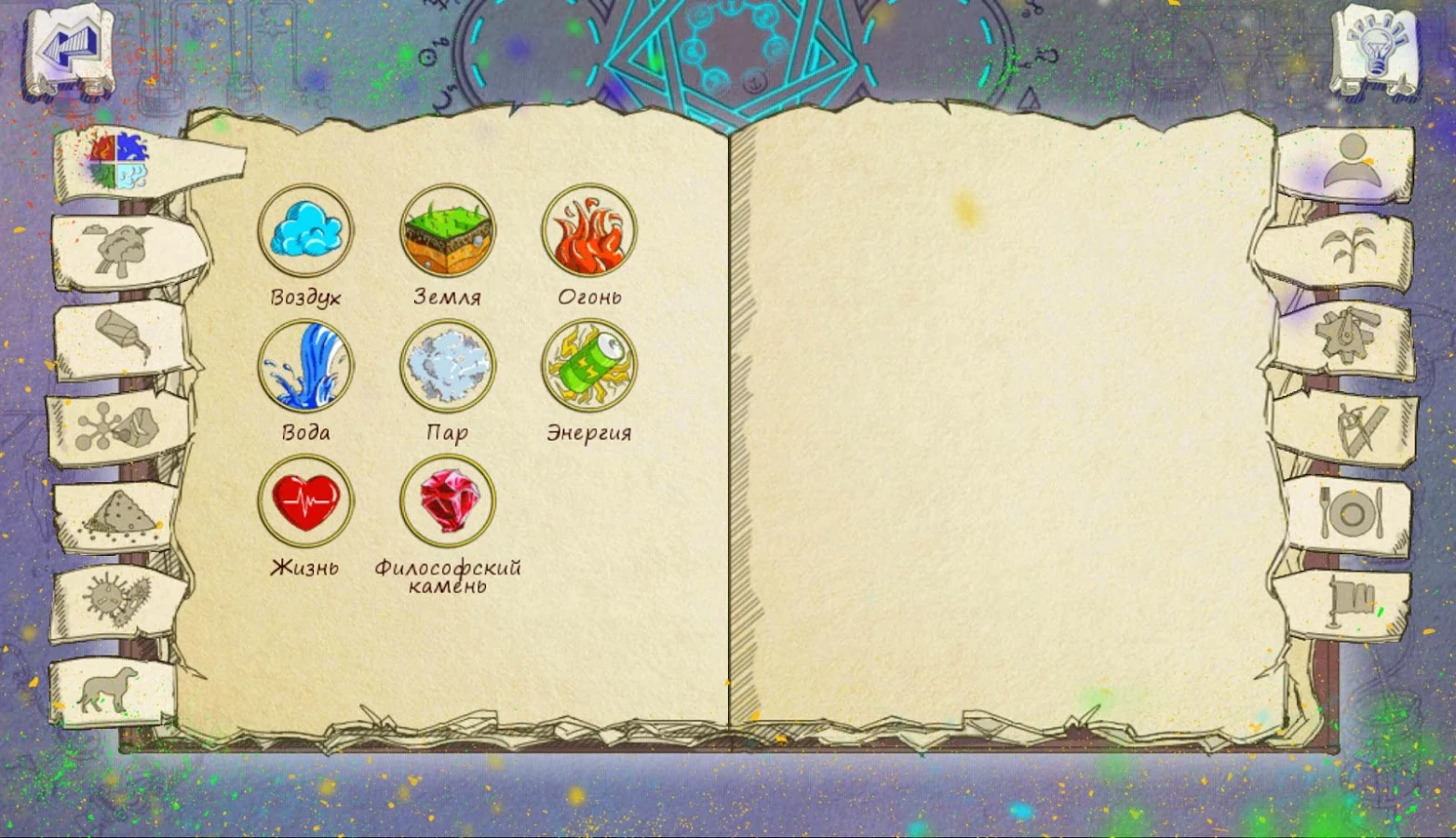The width and height of the screenshot is (1456, 838).
Task: Click the back arrow scroll button
Action: pos(70,50)
